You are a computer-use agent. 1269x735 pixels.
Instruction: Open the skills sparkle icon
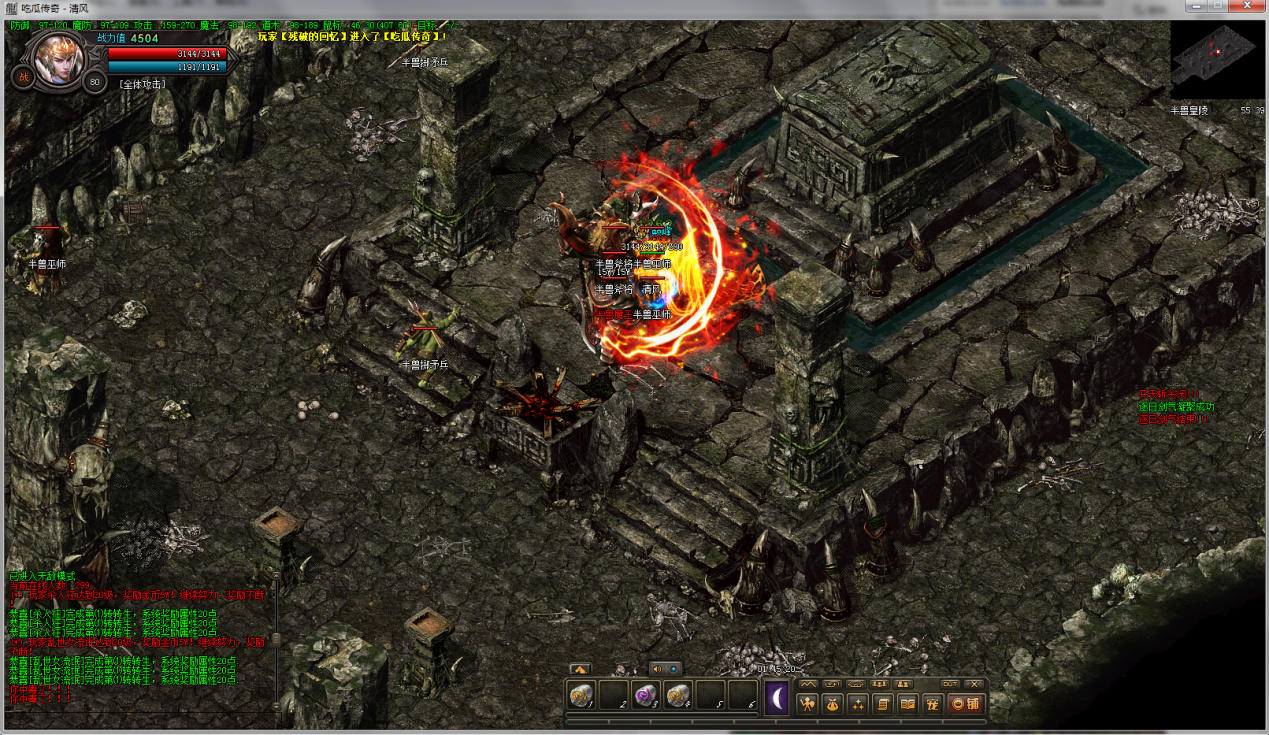(857, 703)
